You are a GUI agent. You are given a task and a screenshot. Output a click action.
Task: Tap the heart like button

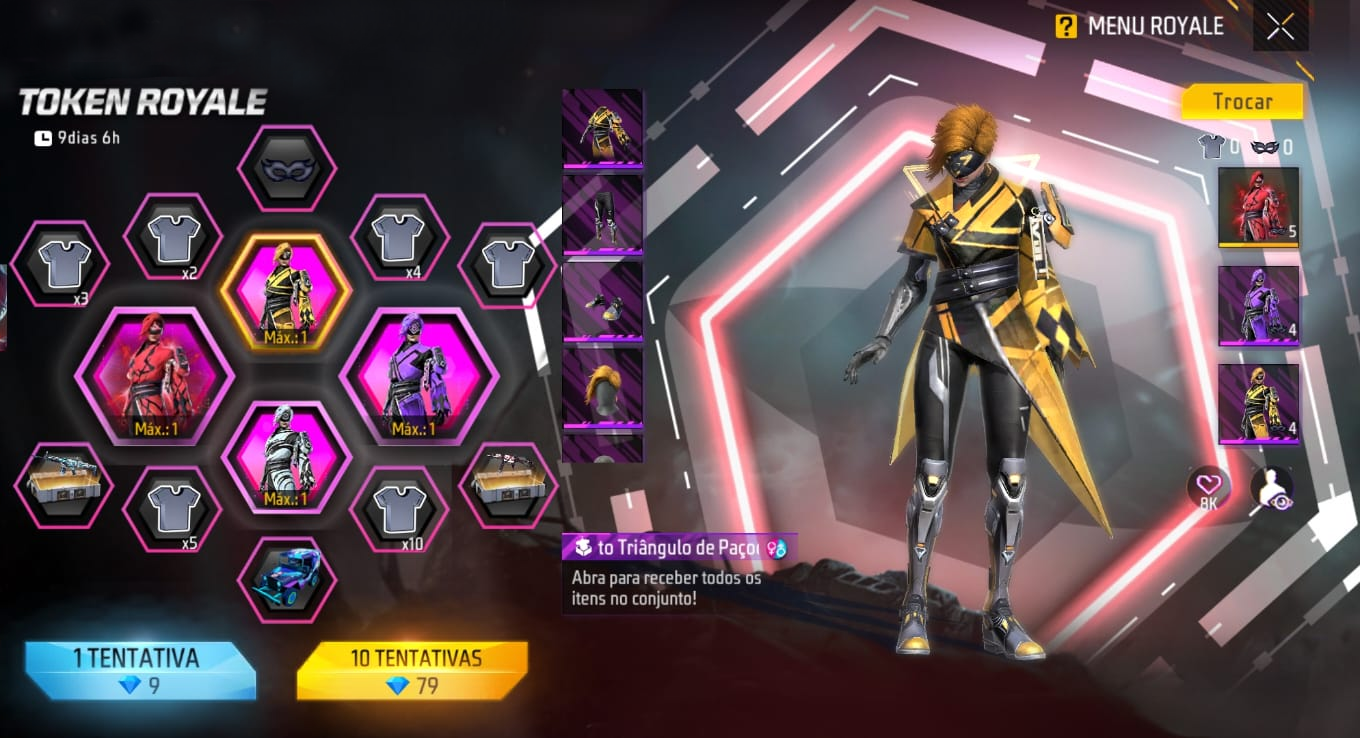(x=1209, y=487)
